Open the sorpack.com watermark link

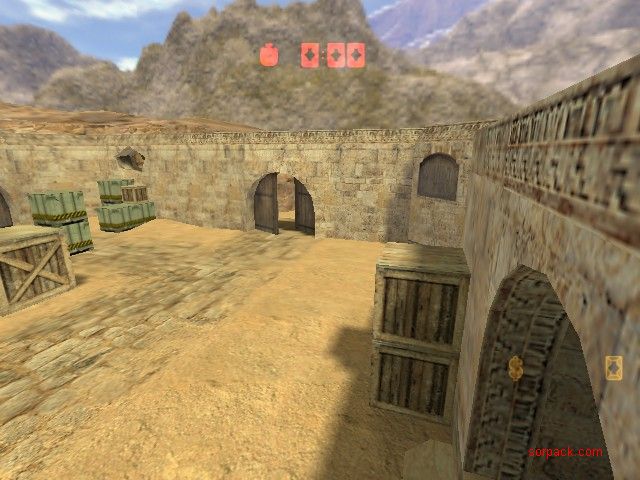(x=566, y=452)
